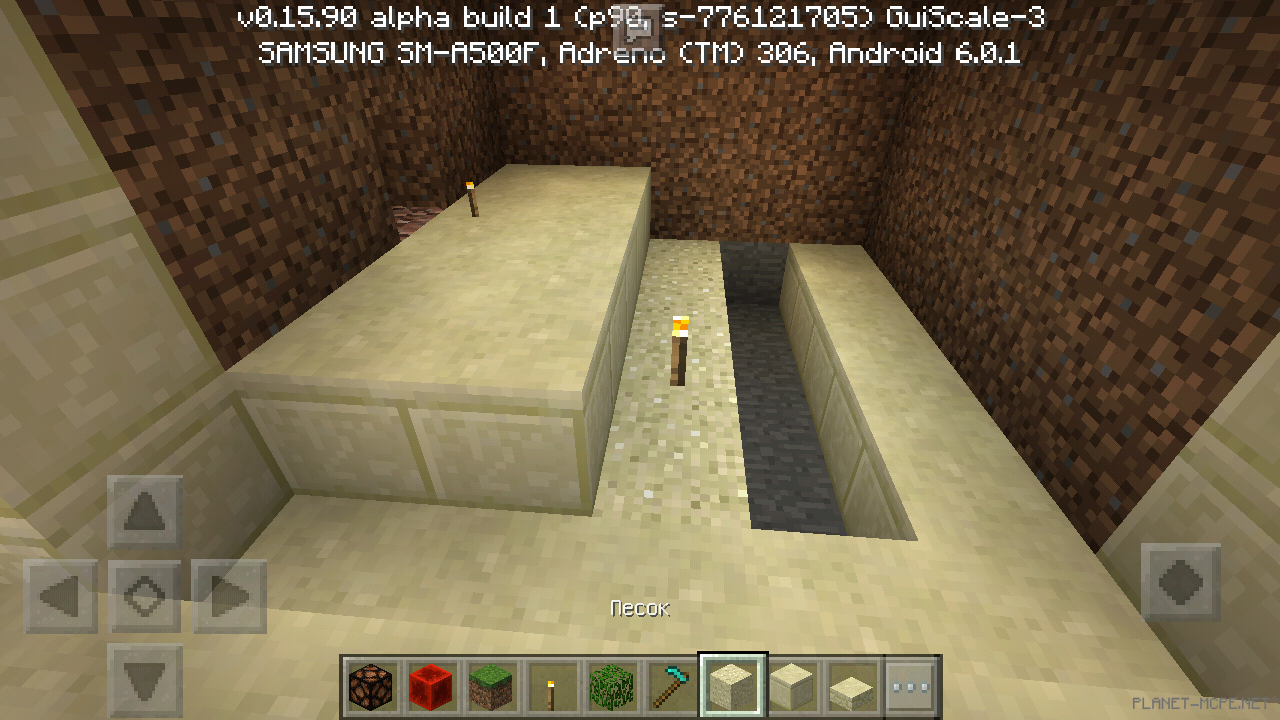Select the grass block in the hotbar
This screenshot has width=1280, height=720.
coord(491,685)
